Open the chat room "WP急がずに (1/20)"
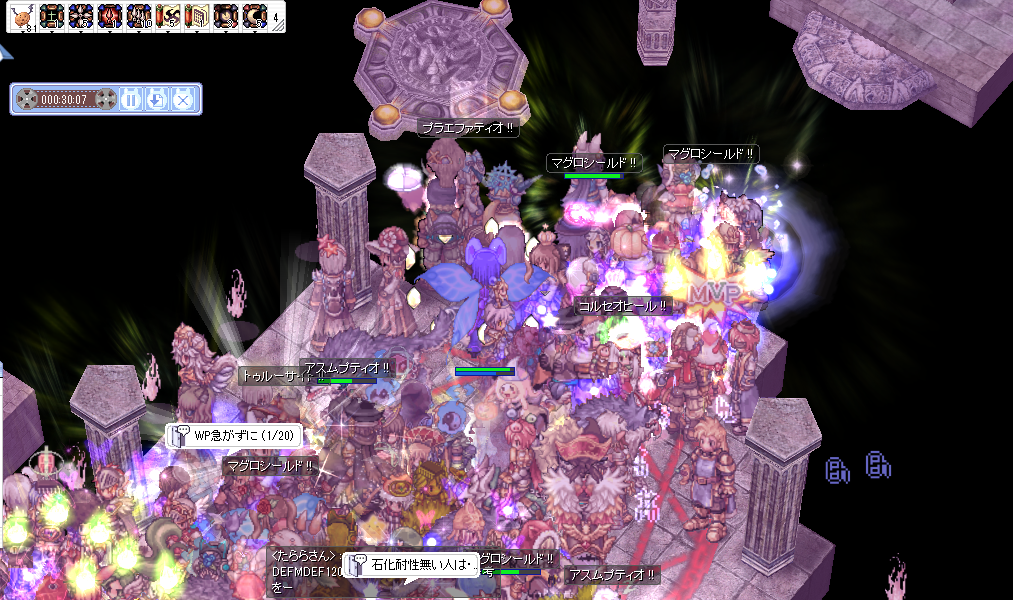 point(233,436)
